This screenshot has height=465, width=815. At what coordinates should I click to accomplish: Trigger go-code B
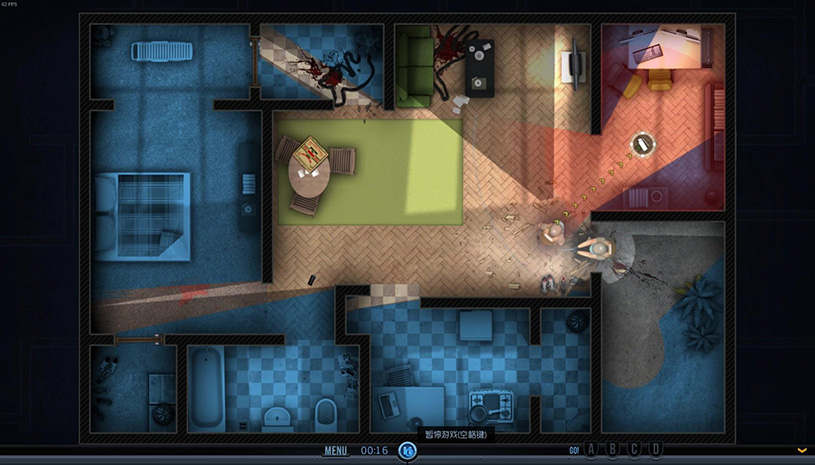[613, 450]
